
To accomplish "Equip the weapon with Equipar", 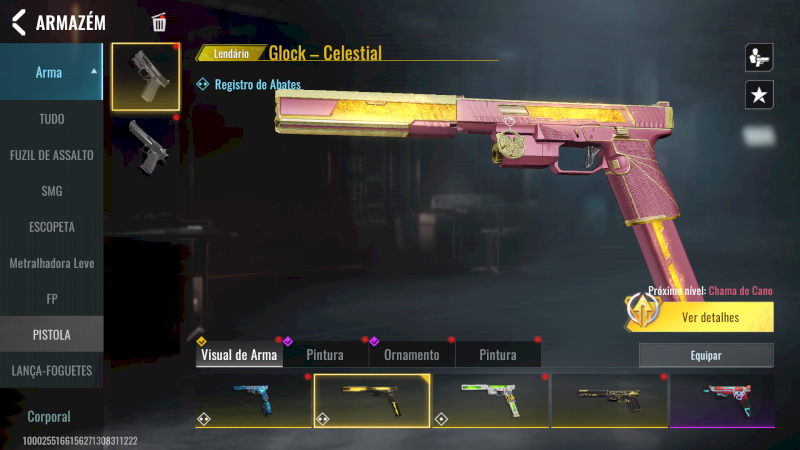I will click(x=706, y=355).
